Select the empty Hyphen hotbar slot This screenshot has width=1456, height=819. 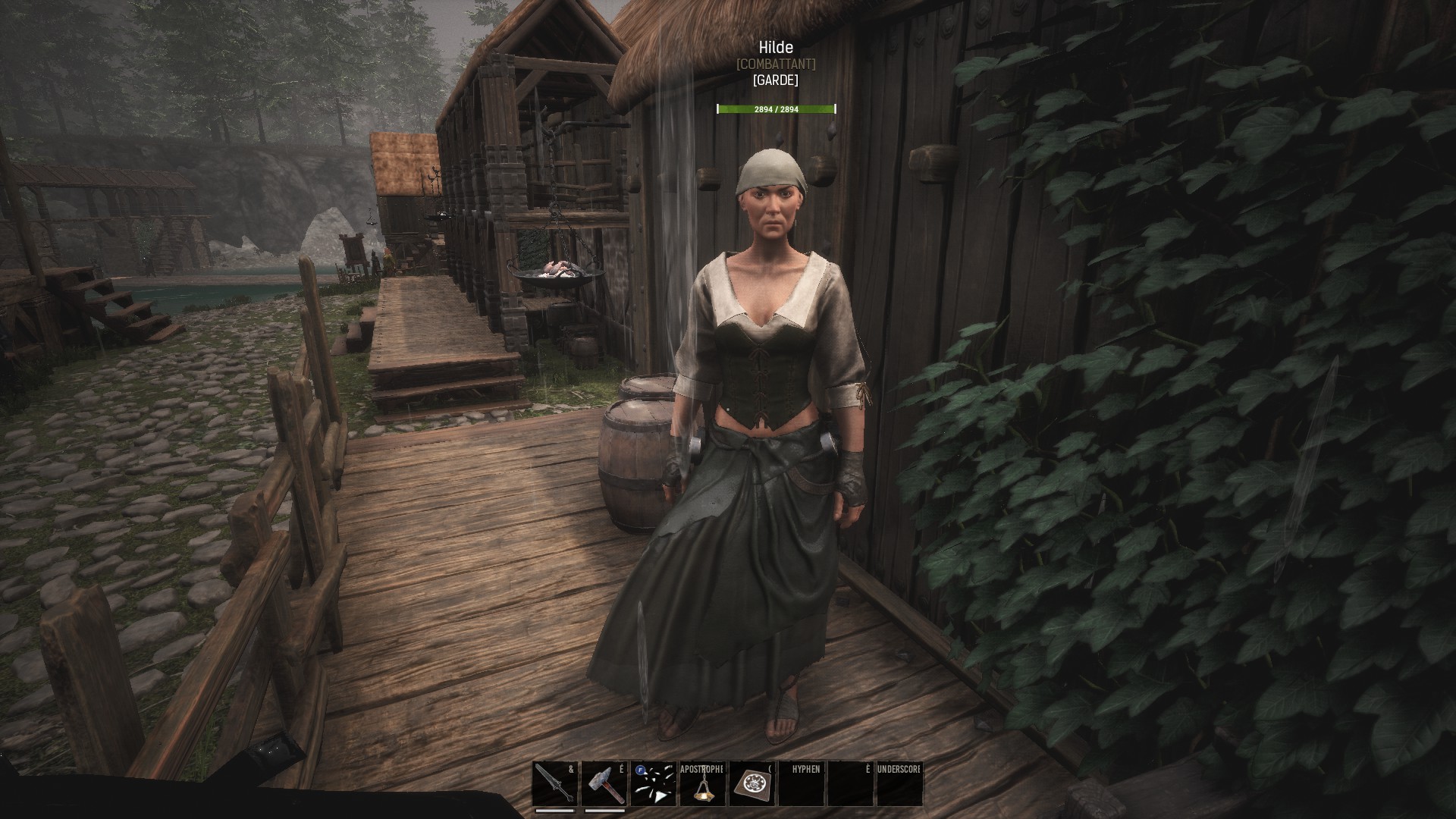coord(802,784)
